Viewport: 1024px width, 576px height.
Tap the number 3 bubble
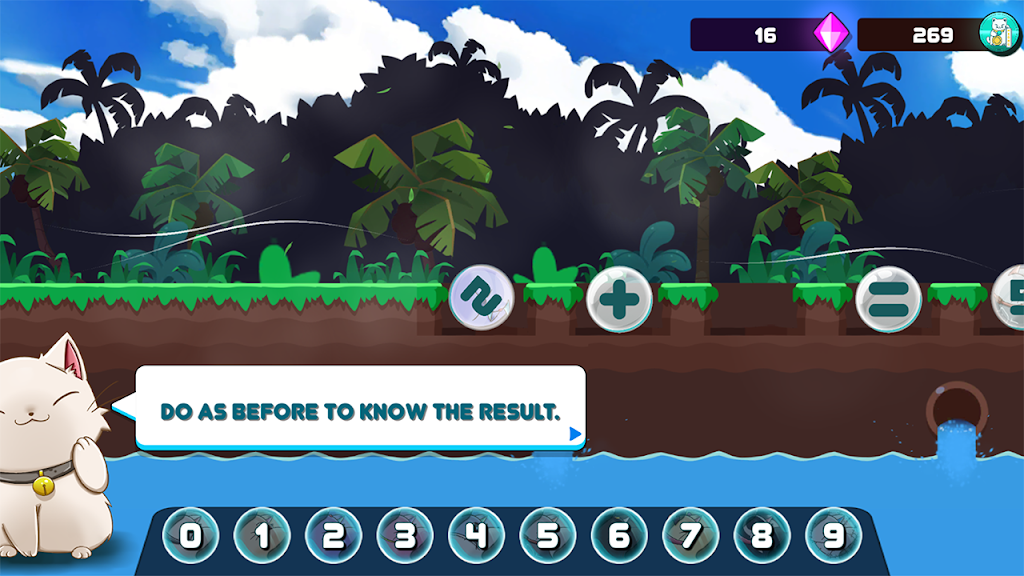405,537
